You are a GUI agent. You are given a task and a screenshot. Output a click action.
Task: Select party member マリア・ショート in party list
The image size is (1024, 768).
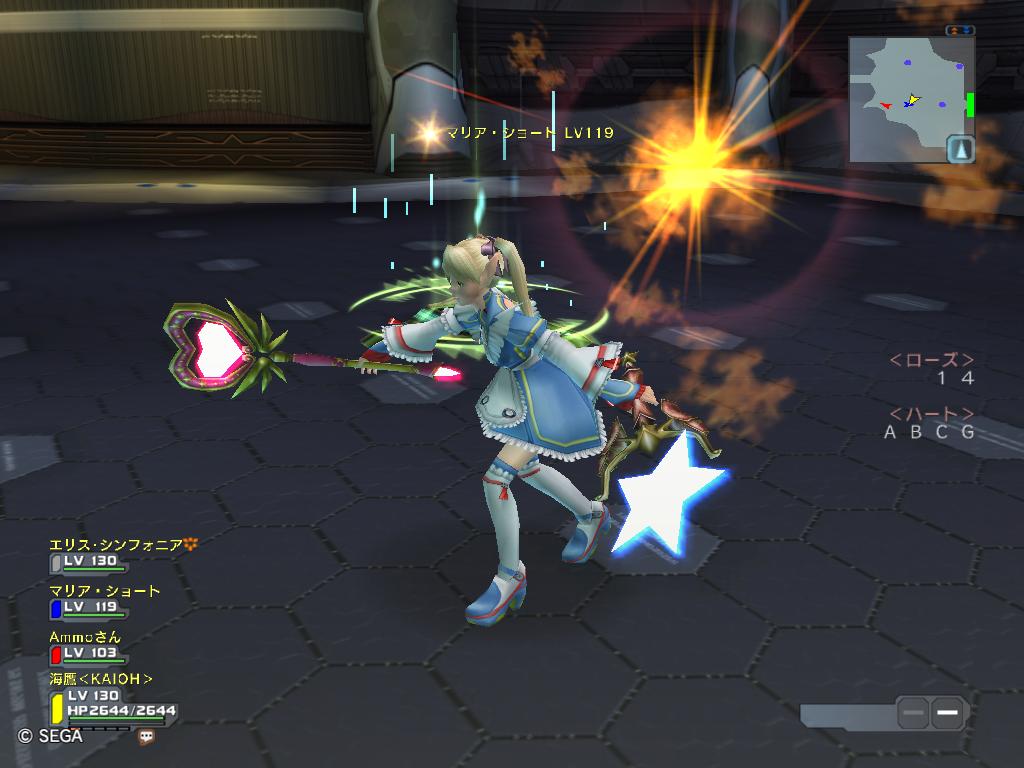click(x=104, y=591)
